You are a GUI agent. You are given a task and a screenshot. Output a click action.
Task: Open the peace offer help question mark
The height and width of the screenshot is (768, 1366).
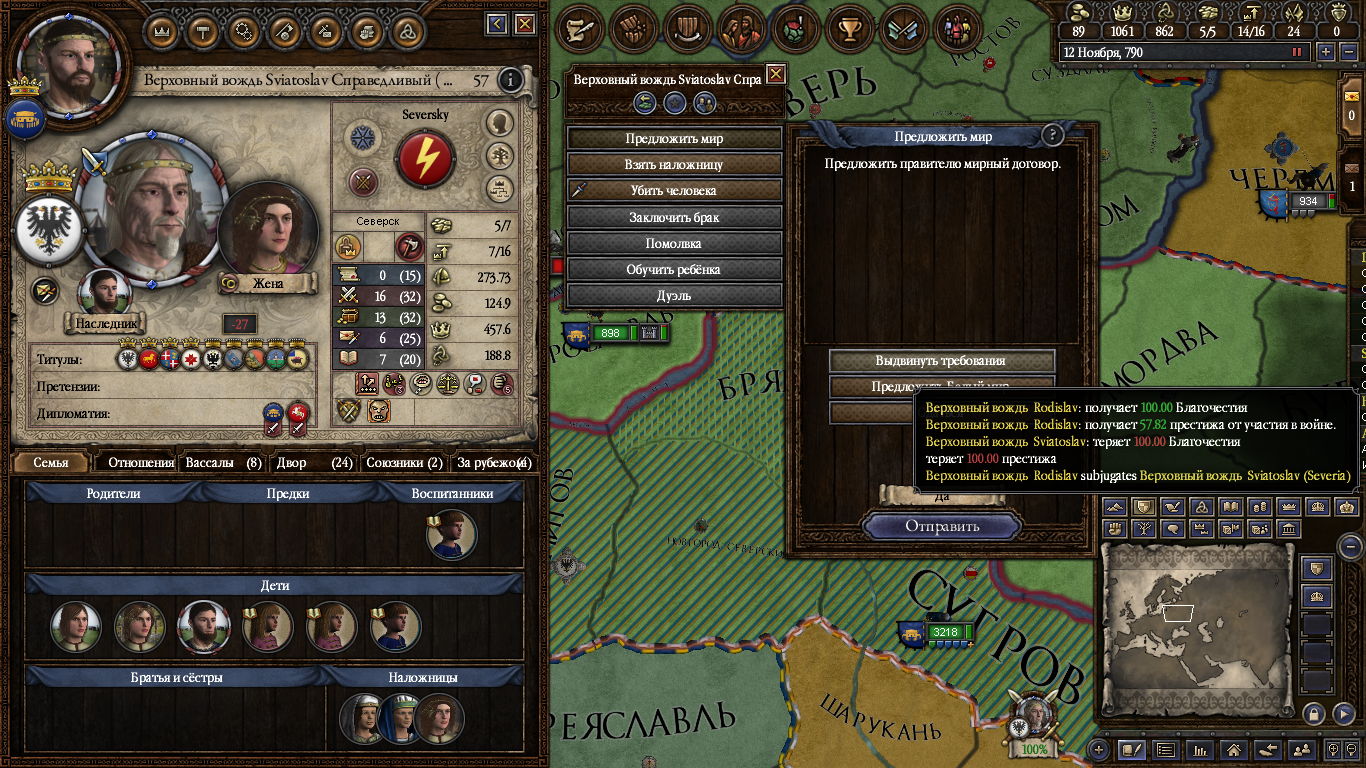(1051, 136)
